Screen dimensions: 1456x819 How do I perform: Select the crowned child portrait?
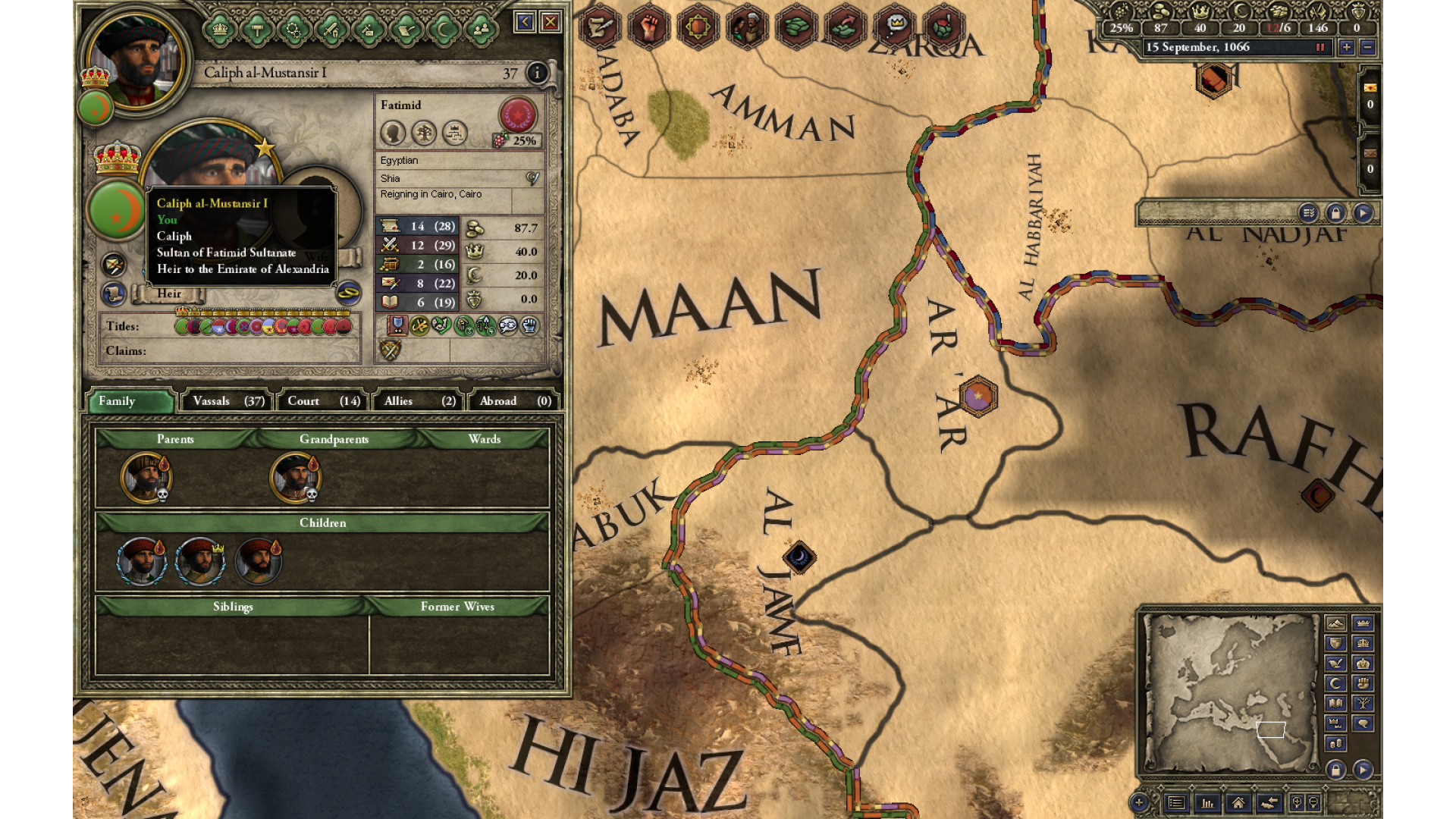199,561
